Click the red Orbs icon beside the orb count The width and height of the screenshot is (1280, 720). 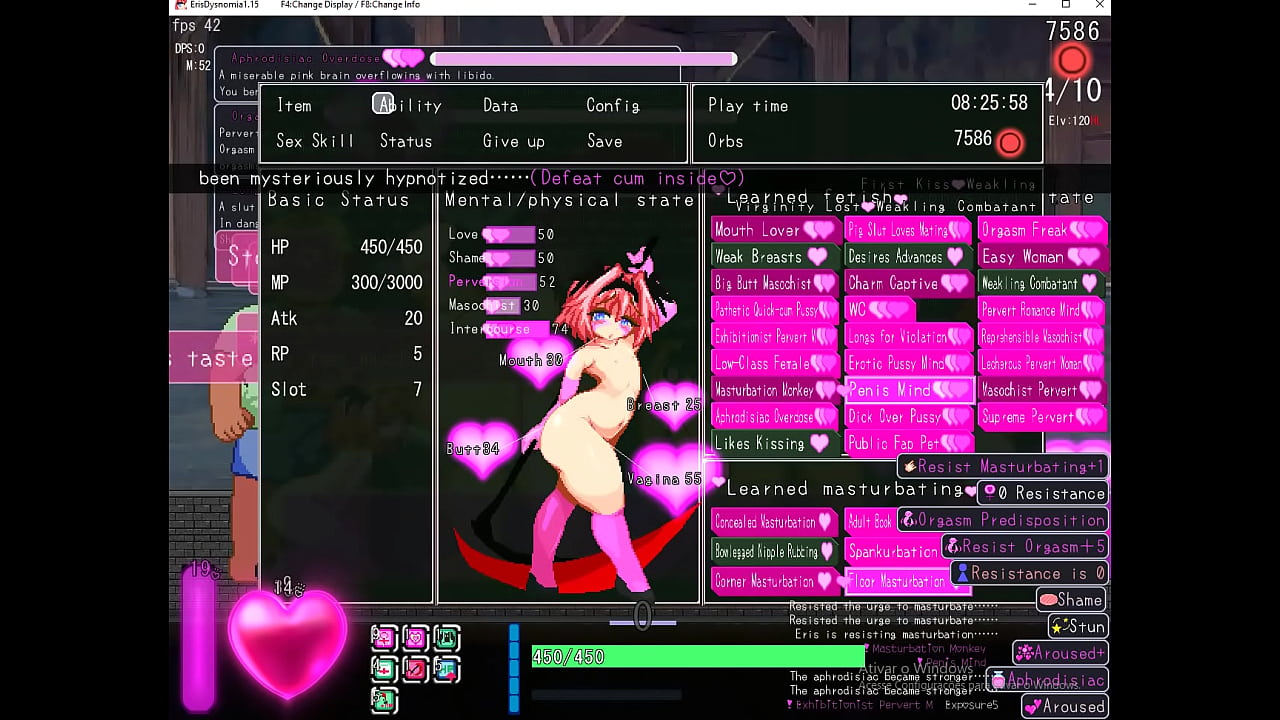tap(1010, 143)
